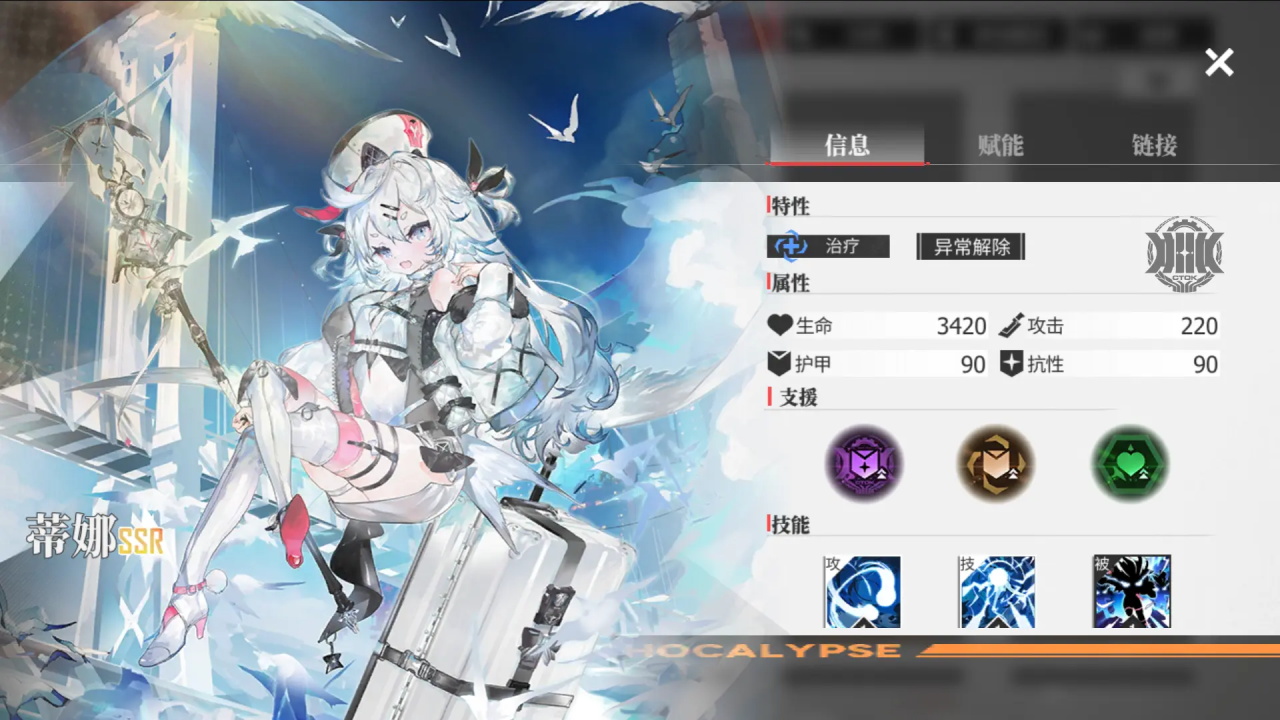Click the sword 攻击 stat icon
The height and width of the screenshot is (720, 1280).
(1013, 324)
